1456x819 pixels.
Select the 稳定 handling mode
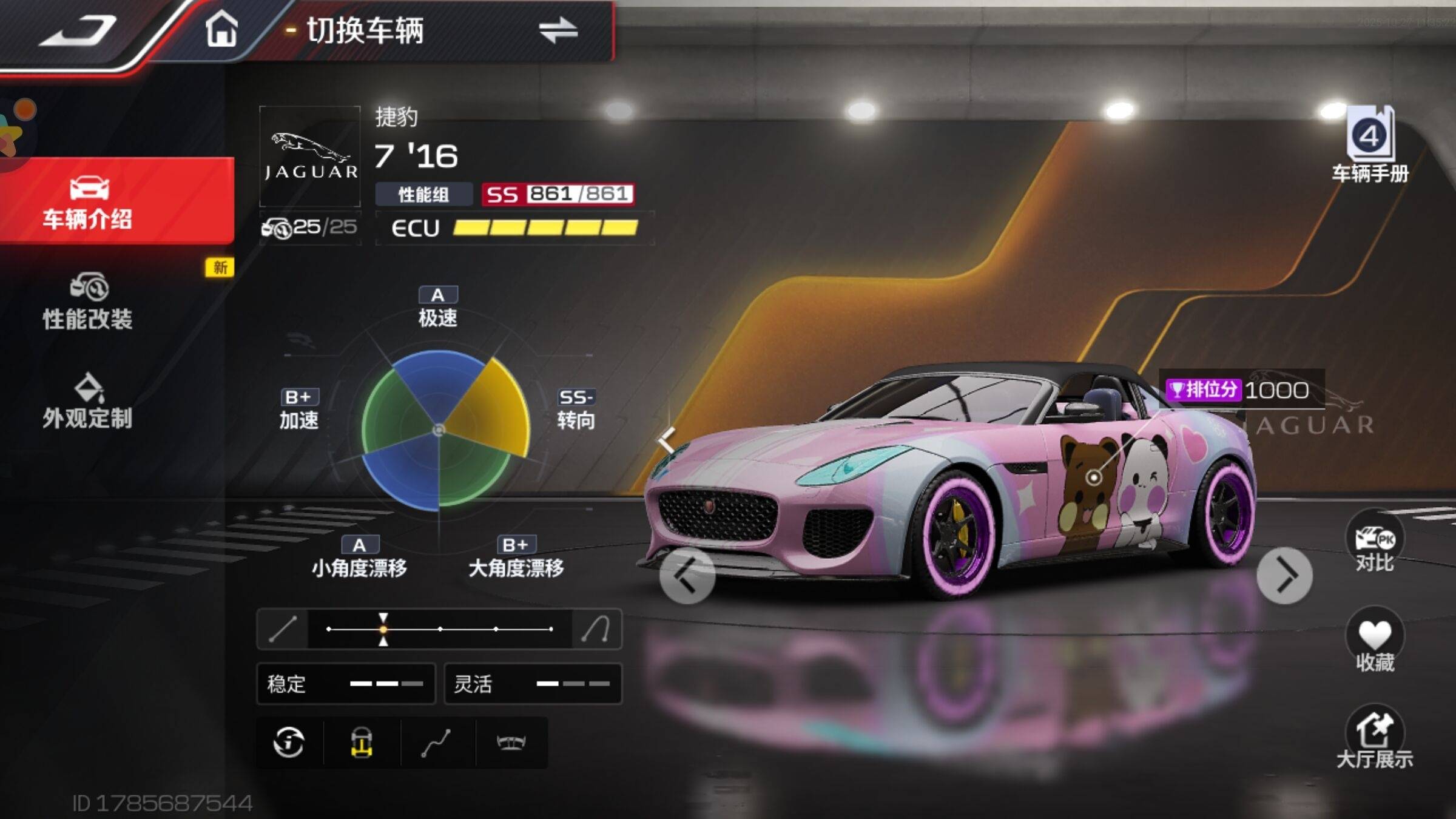[x=346, y=684]
